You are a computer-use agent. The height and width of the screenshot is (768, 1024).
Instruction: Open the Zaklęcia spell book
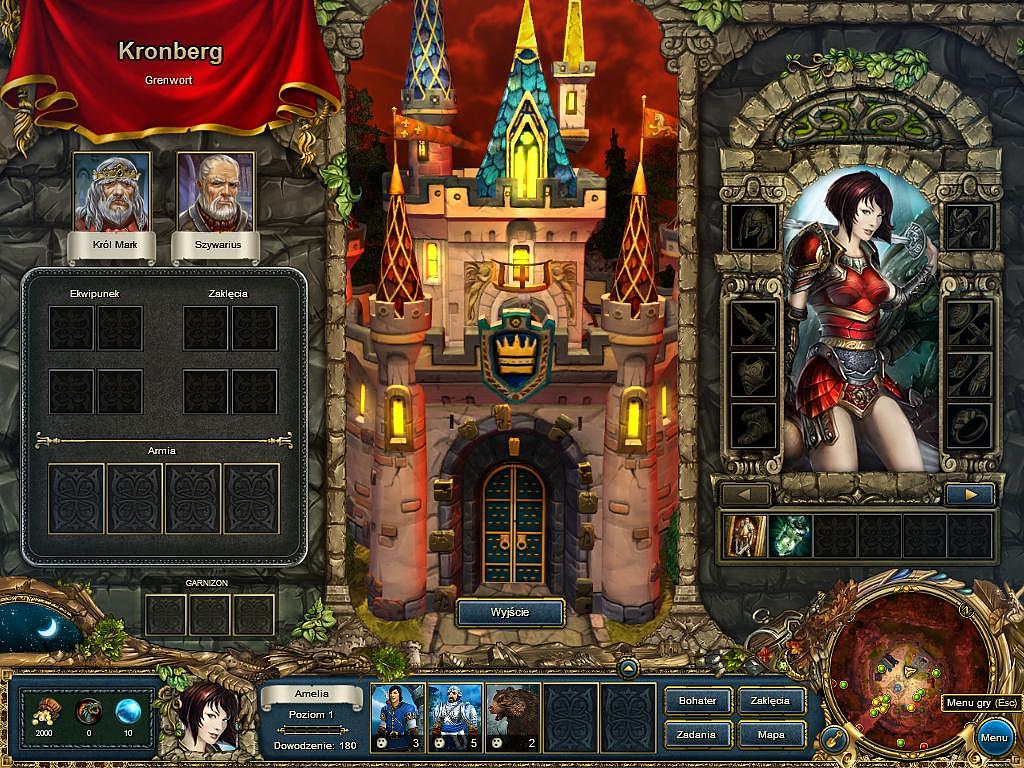[x=771, y=701]
